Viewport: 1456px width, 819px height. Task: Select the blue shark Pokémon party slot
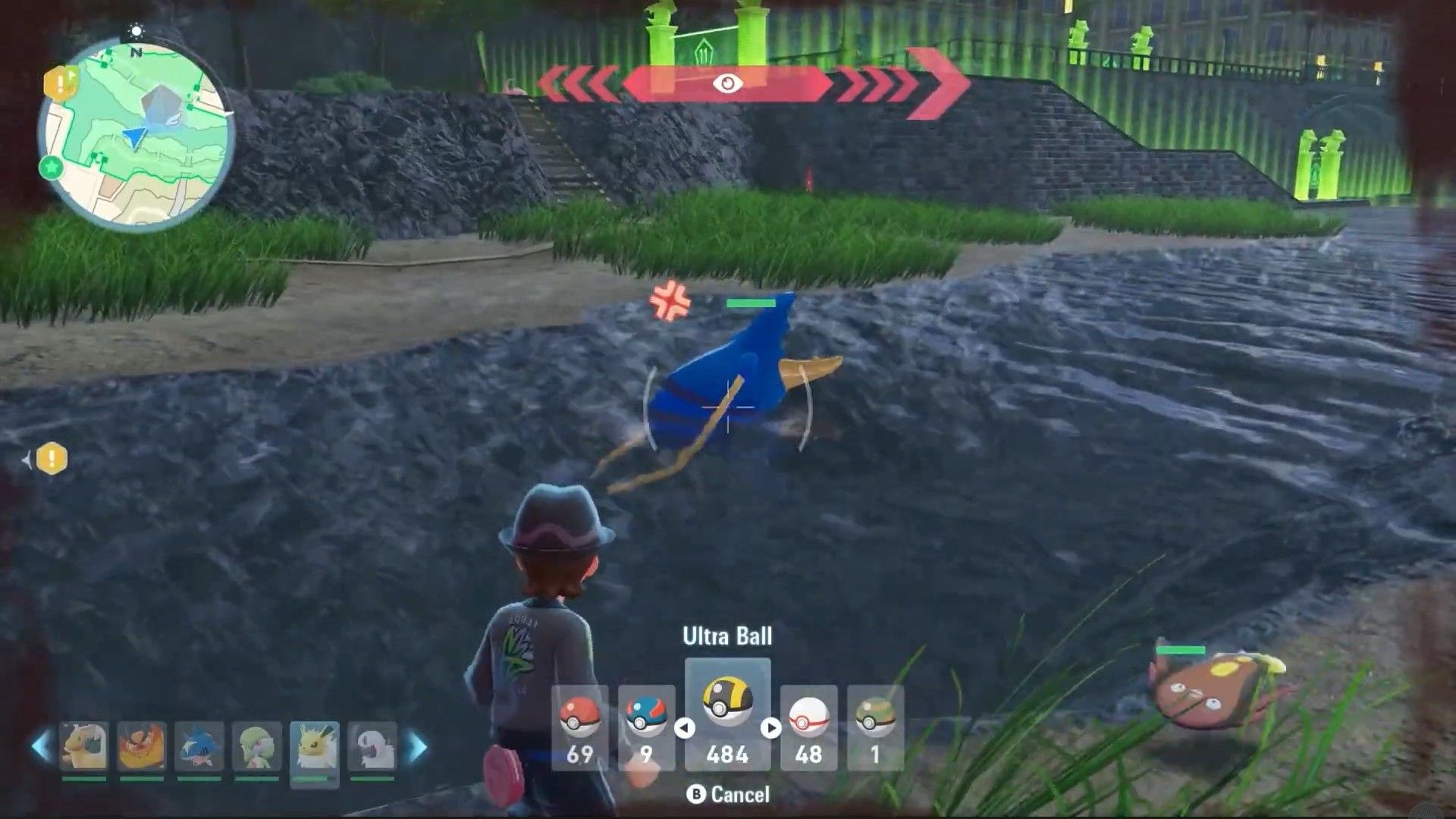tap(199, 748)
